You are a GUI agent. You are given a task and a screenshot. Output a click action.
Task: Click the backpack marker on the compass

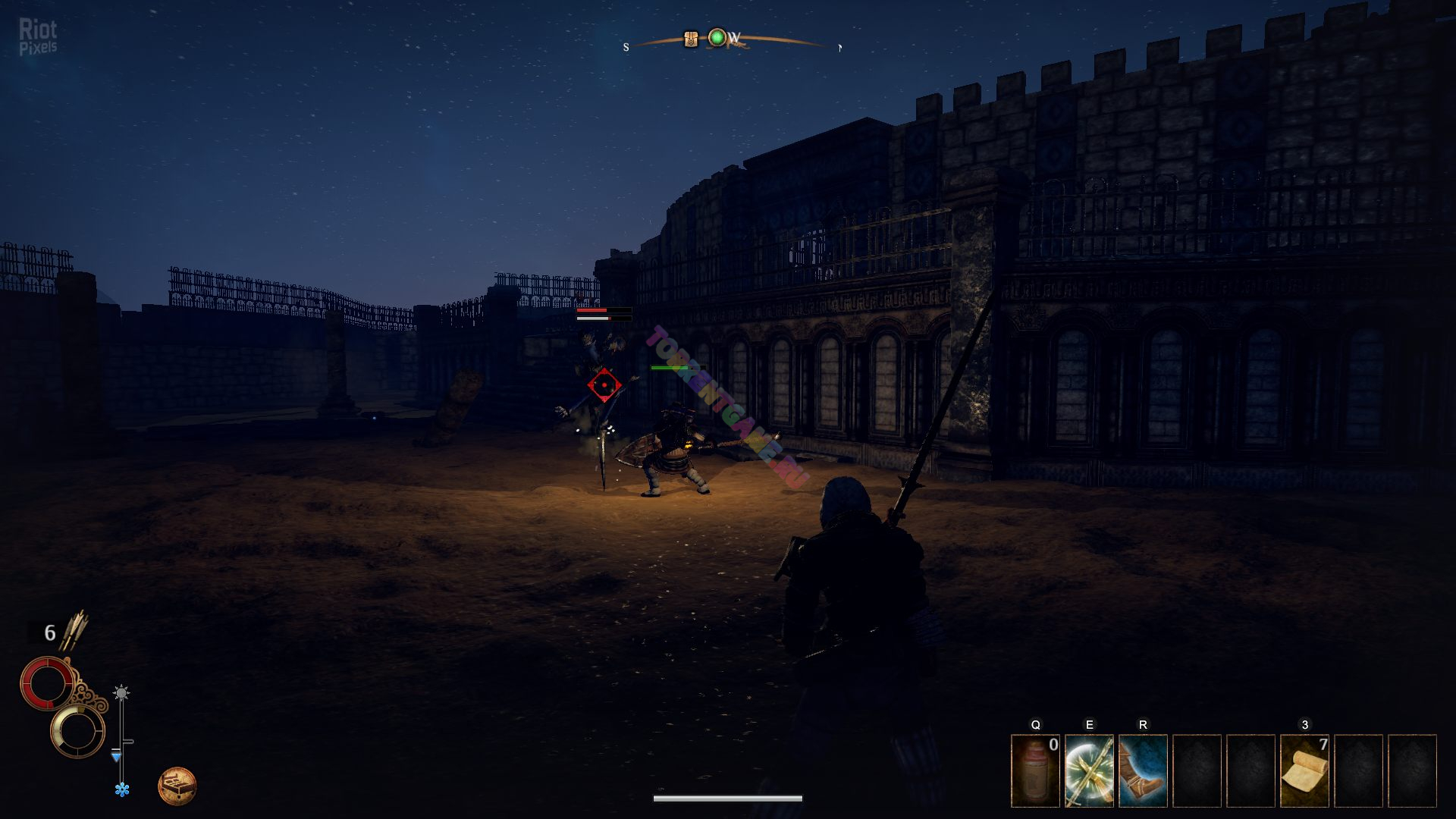point(690,39)
